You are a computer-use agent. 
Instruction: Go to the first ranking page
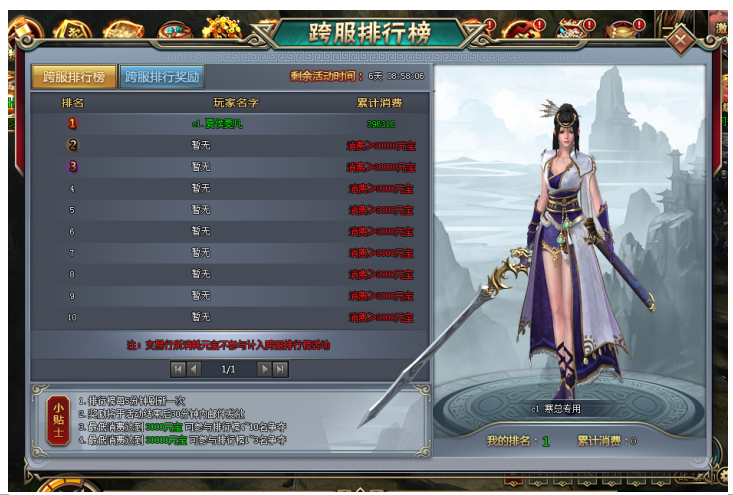click(x=178, y=369)
